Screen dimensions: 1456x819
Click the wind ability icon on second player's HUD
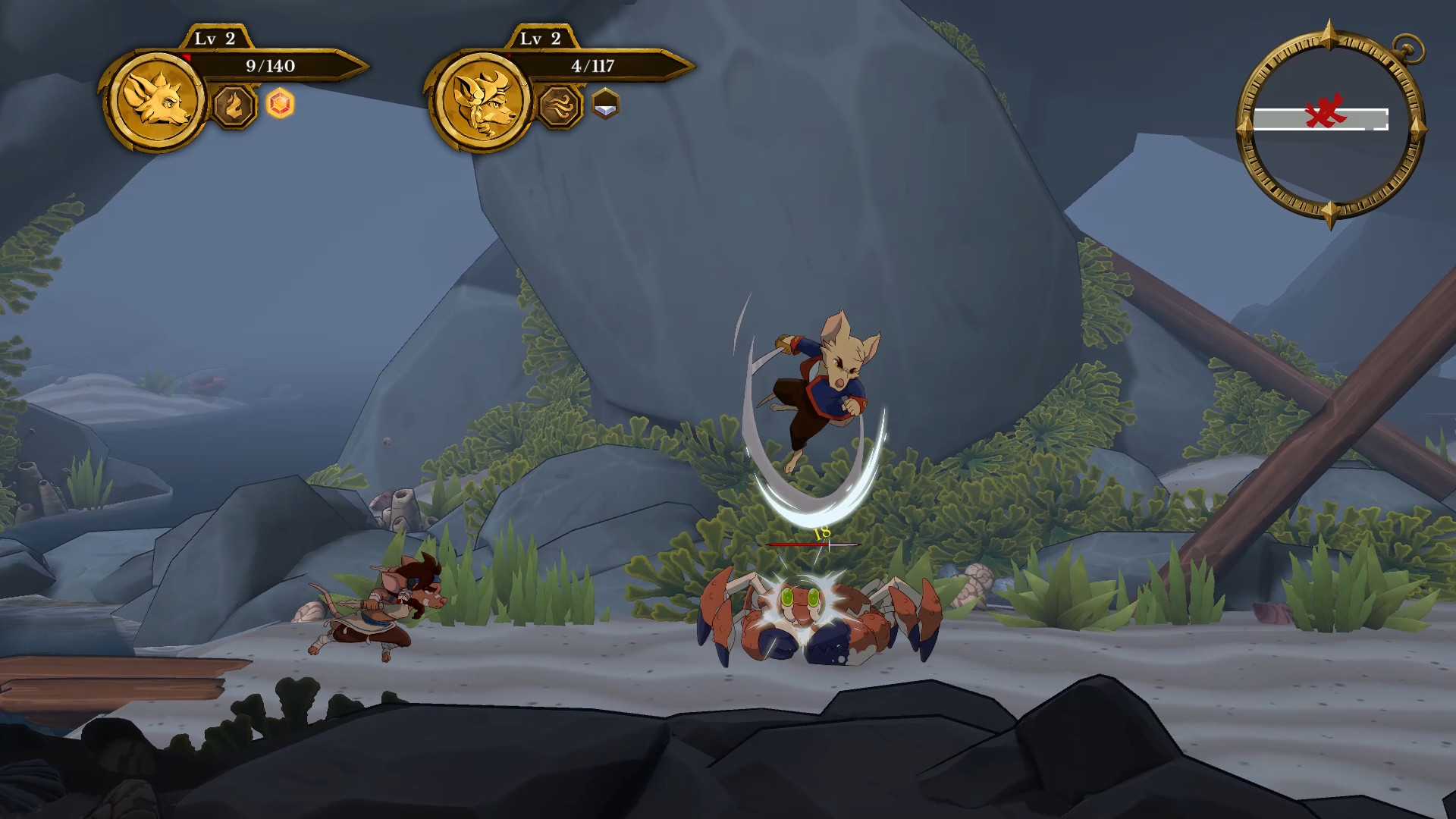pyautogui.click(x=559, y=108)
